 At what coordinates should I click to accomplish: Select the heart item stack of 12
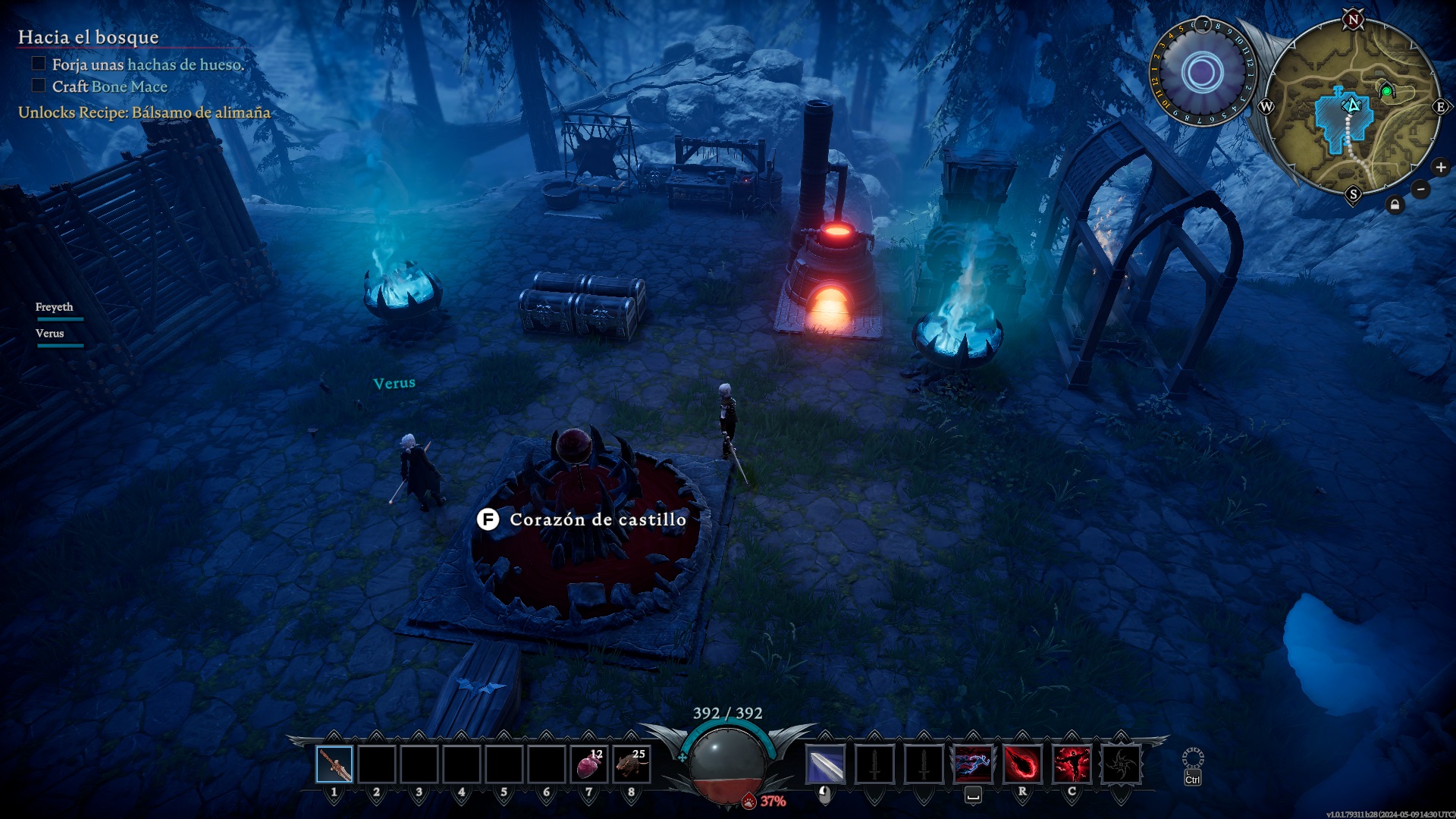click(589, 764)
